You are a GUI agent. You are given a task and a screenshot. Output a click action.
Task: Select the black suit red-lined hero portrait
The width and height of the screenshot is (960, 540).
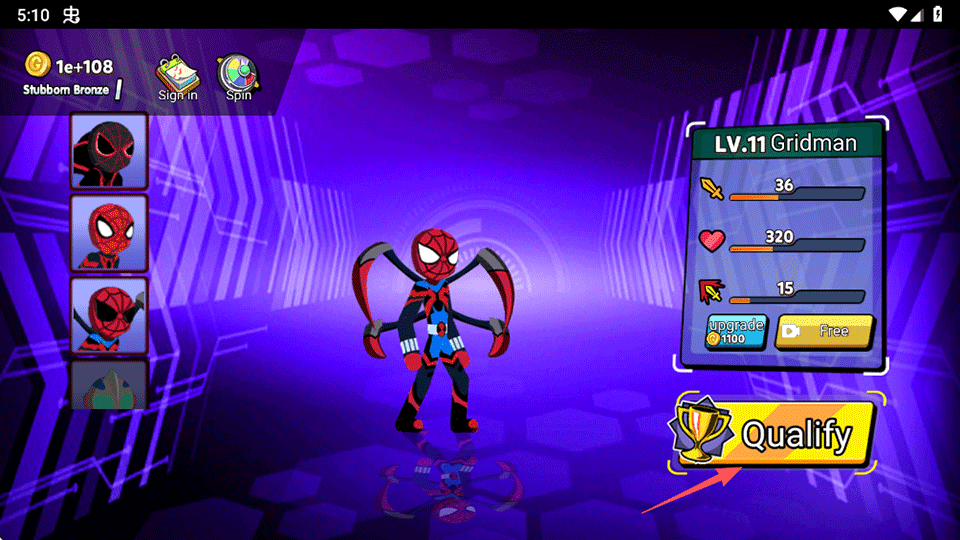coord(109,150)
